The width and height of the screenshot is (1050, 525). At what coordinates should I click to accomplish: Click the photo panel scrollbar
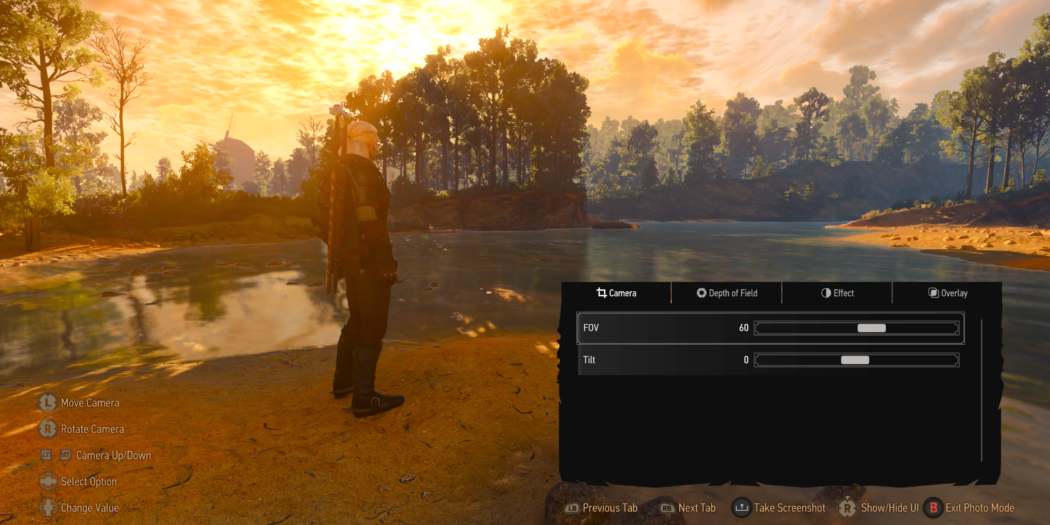982,390
